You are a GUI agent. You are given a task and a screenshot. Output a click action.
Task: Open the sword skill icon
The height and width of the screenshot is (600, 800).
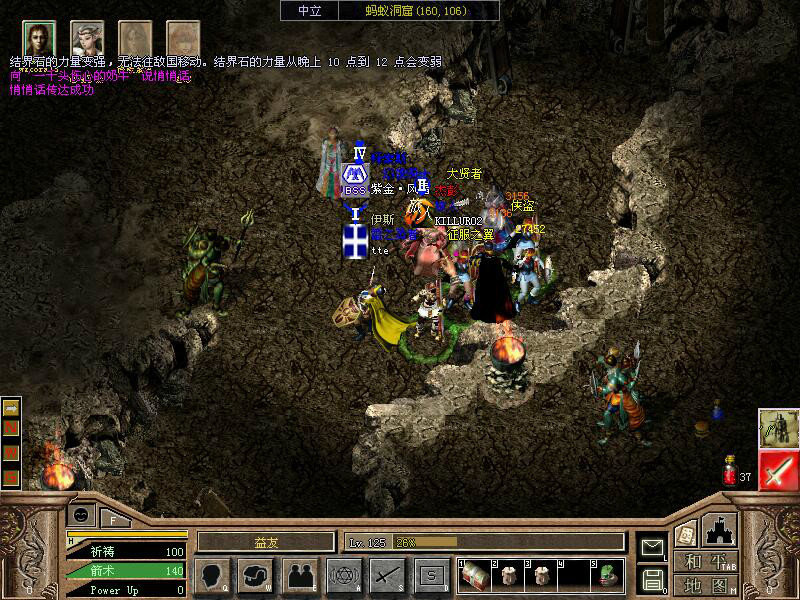pos(387,574)
